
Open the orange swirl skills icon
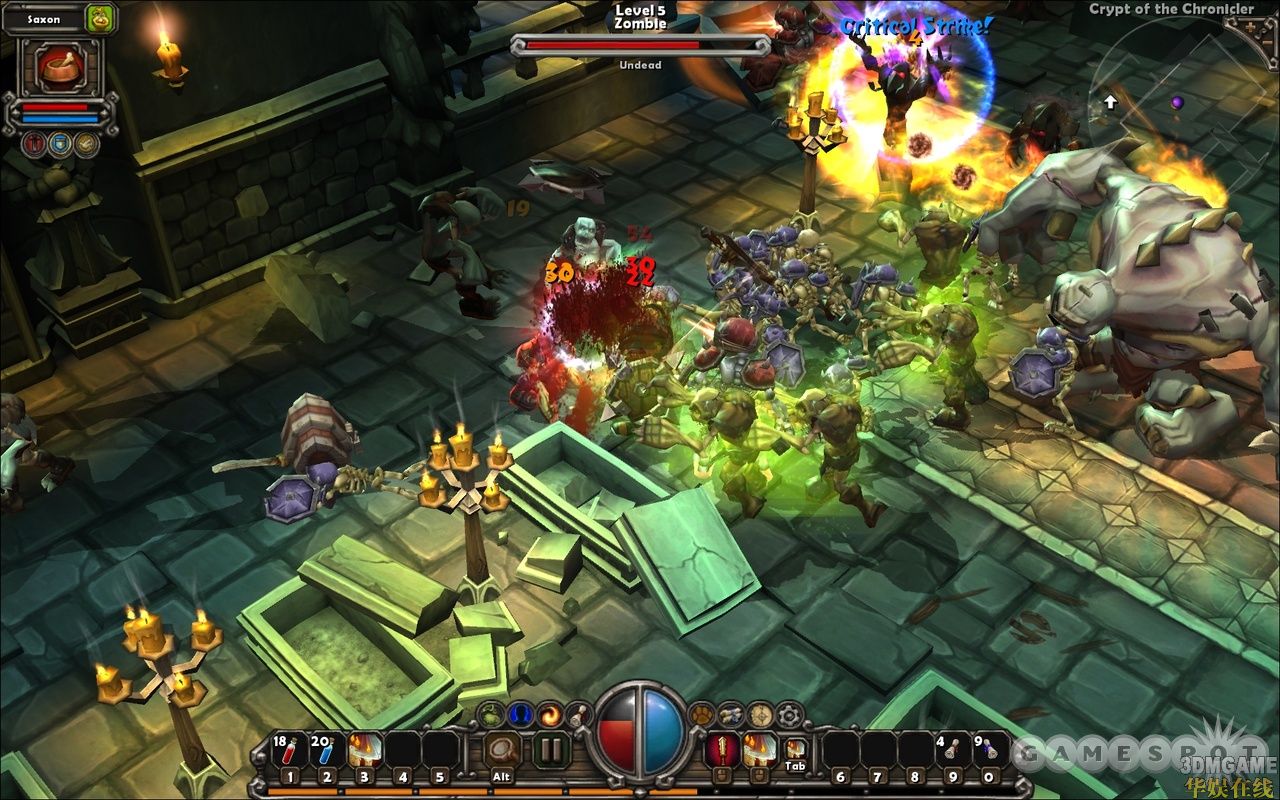pos(549,714)
